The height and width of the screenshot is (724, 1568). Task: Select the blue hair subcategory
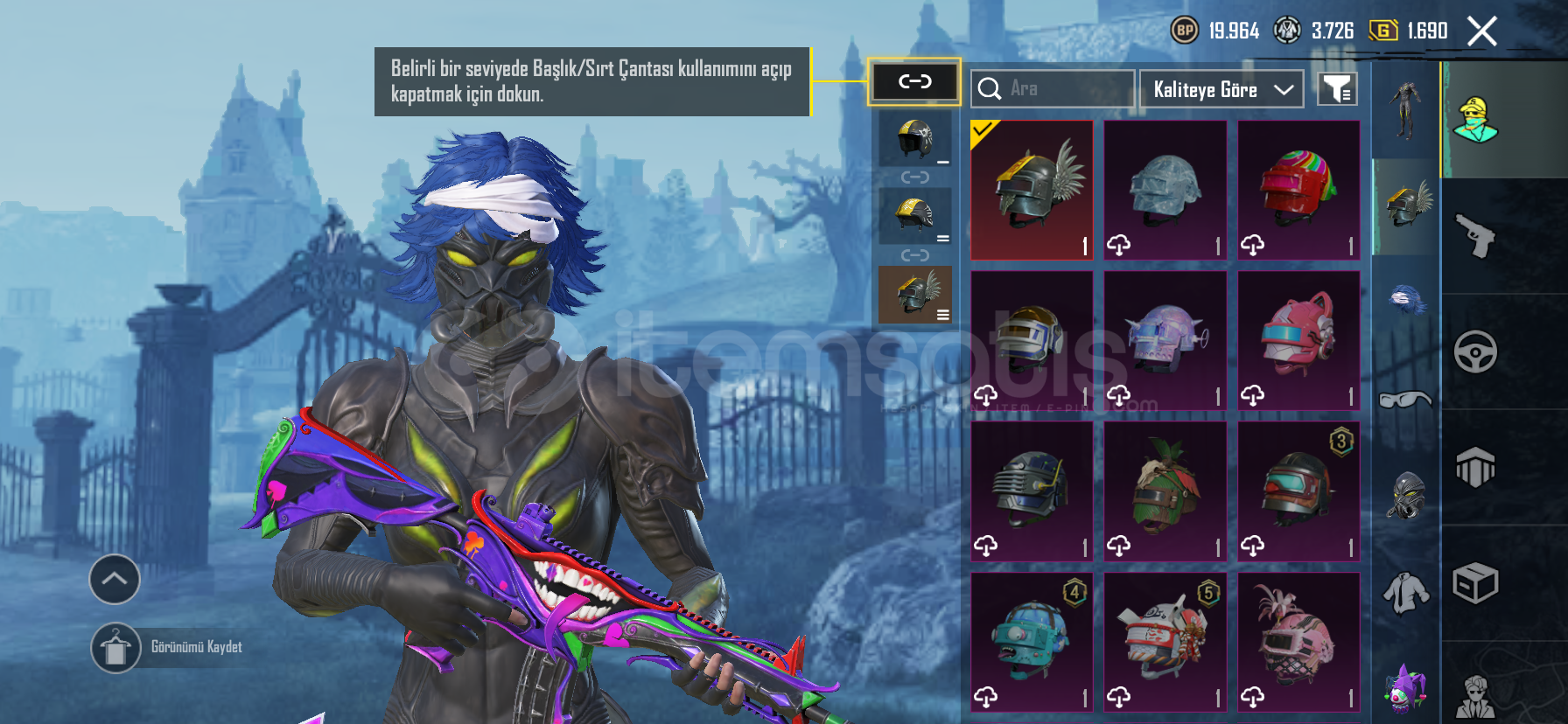(1405, 302)
